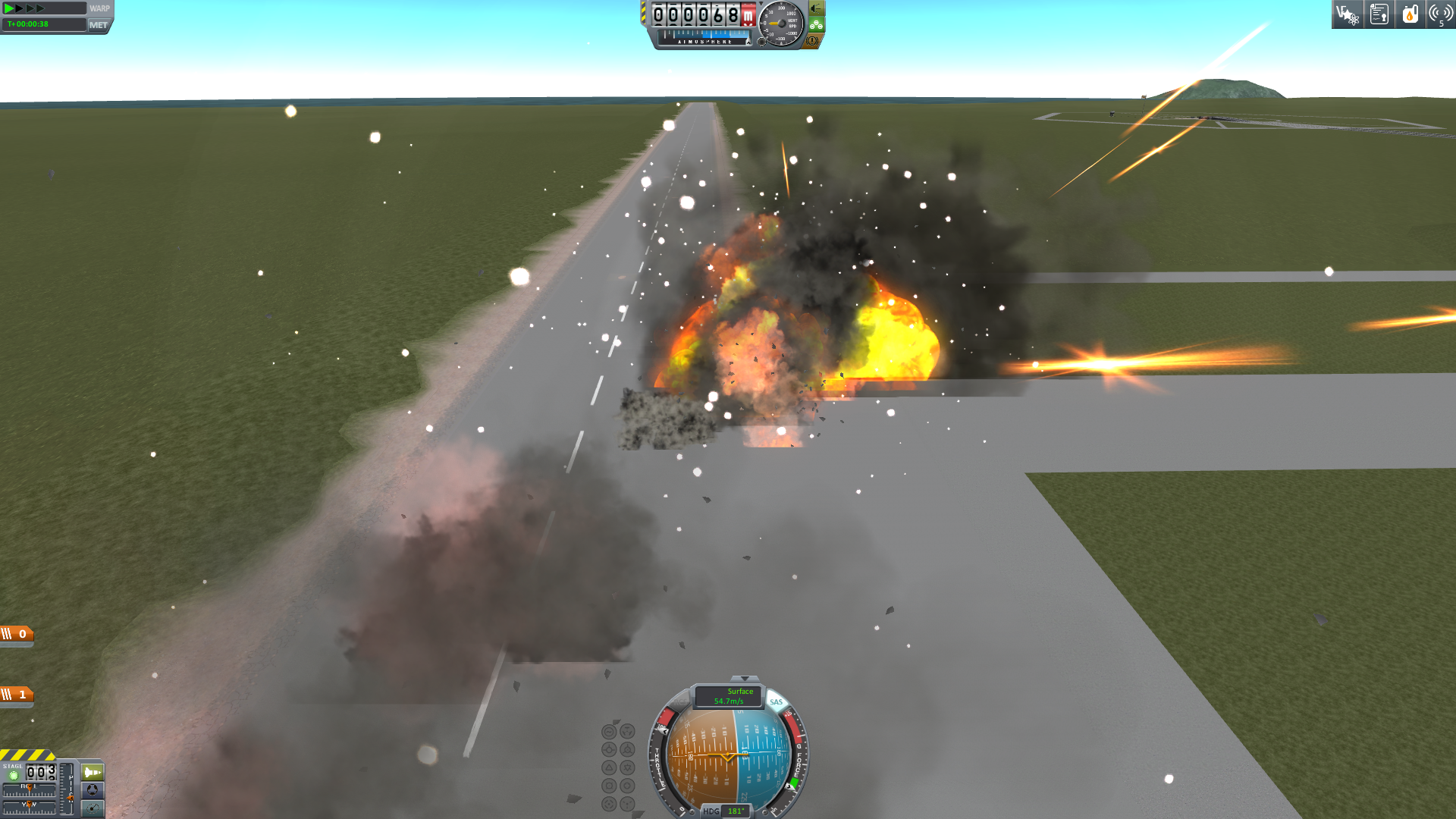Engage the brakes action button
The width and height of the screenshot is (1456, 819).
(x=812, y=41)
